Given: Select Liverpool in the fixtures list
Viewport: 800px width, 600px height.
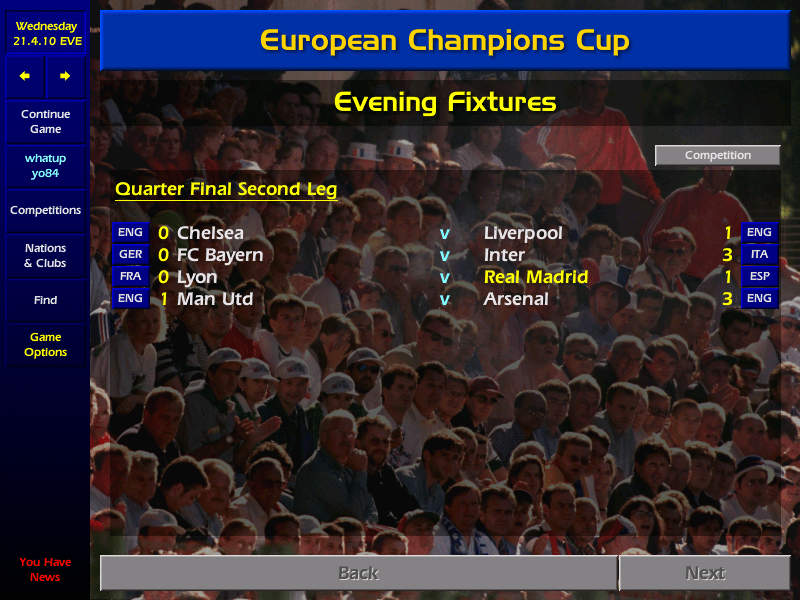Looking at the screenshot, I should click(x=523, y=233).
